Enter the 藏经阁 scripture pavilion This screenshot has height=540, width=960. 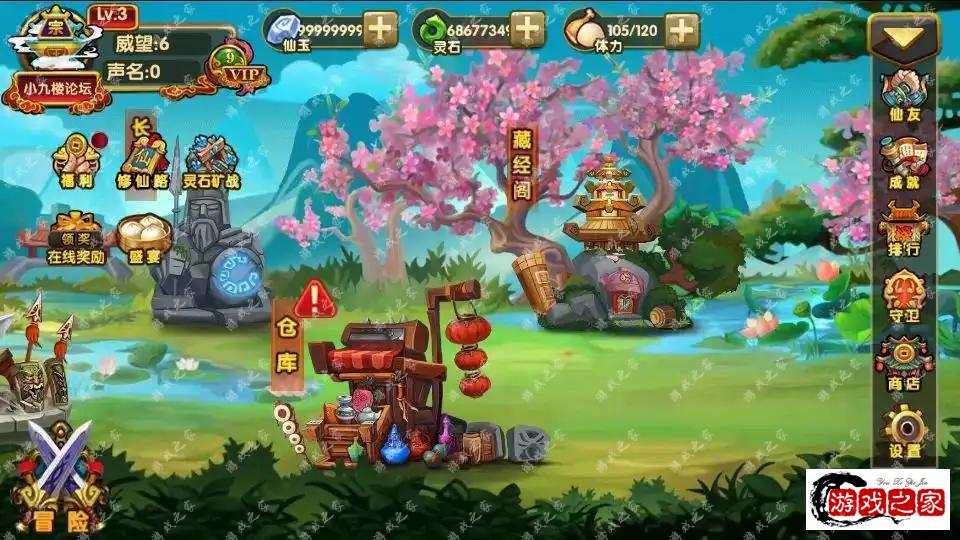pos(612,250)
